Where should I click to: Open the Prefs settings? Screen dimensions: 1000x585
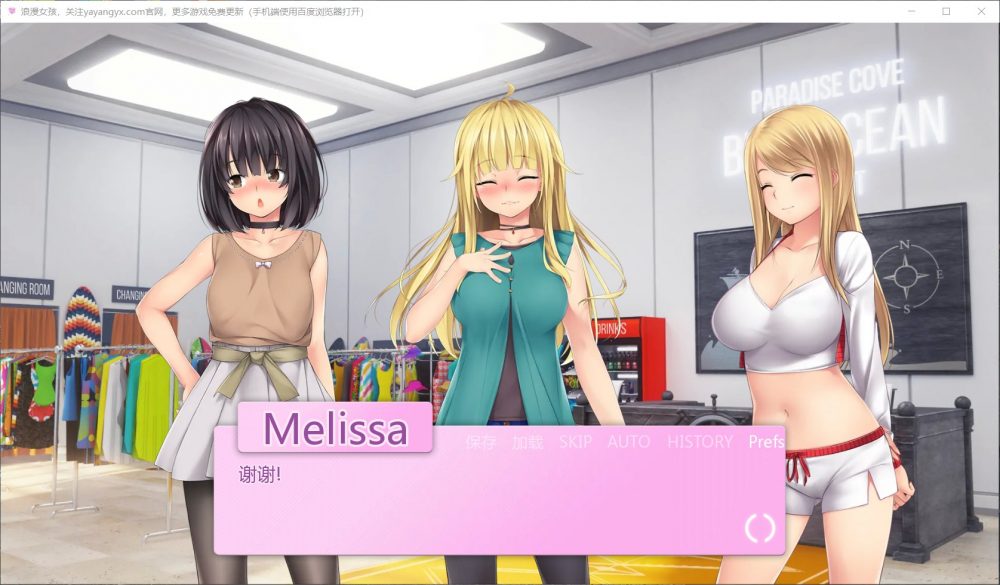(766, 442)
